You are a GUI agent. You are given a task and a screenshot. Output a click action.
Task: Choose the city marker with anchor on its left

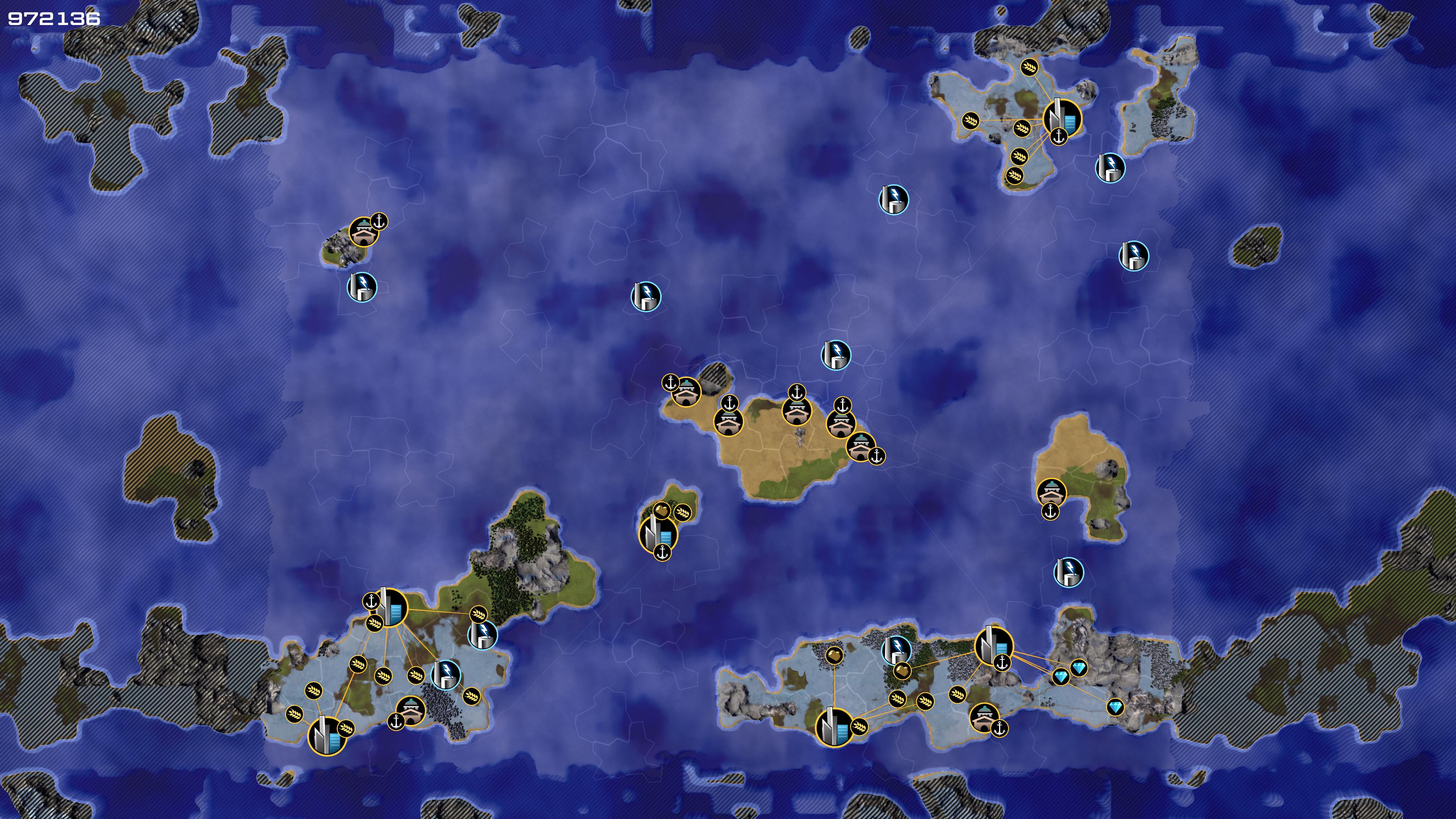(391, 607)
